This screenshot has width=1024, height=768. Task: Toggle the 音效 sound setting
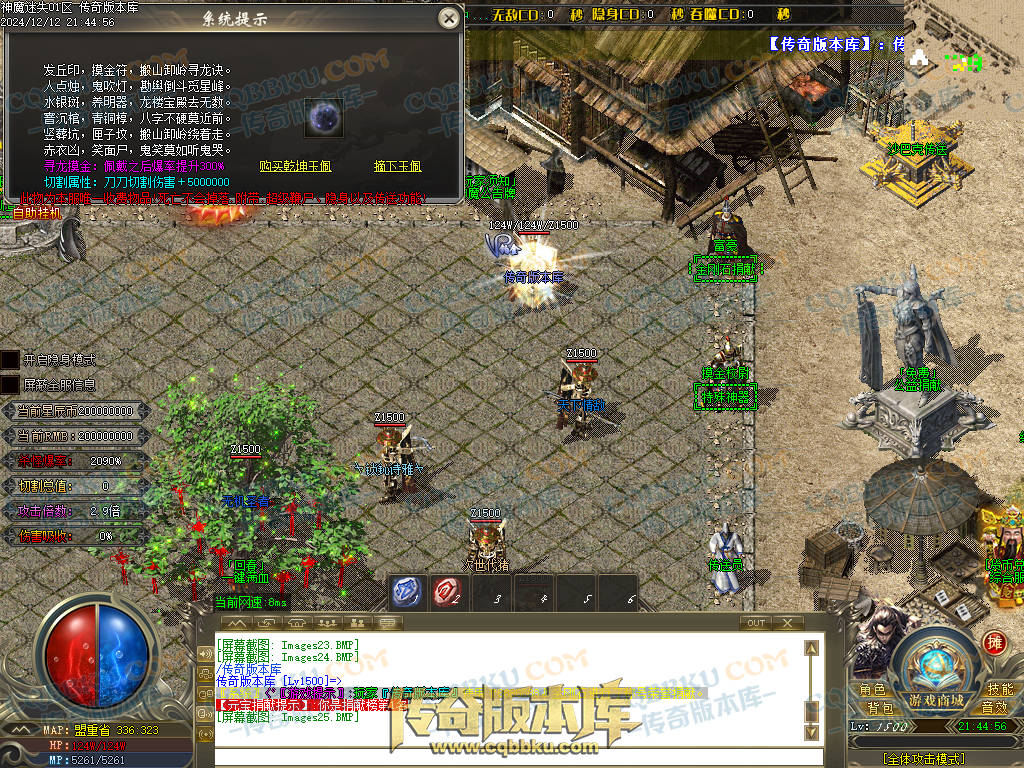click(x=993, y=708)
